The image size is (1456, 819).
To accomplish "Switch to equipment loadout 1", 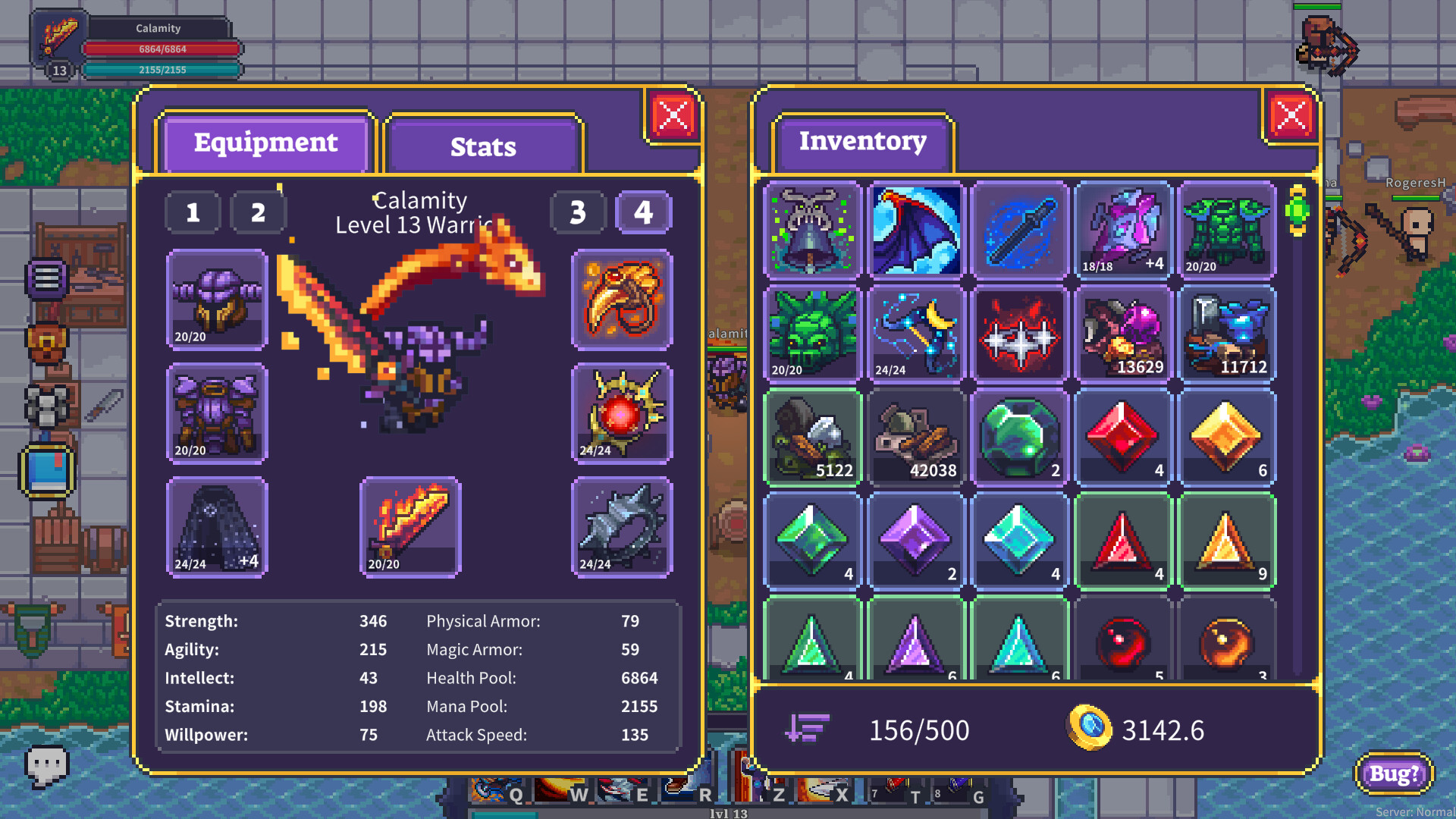I will pyautogui.click(x=193, y=213).
